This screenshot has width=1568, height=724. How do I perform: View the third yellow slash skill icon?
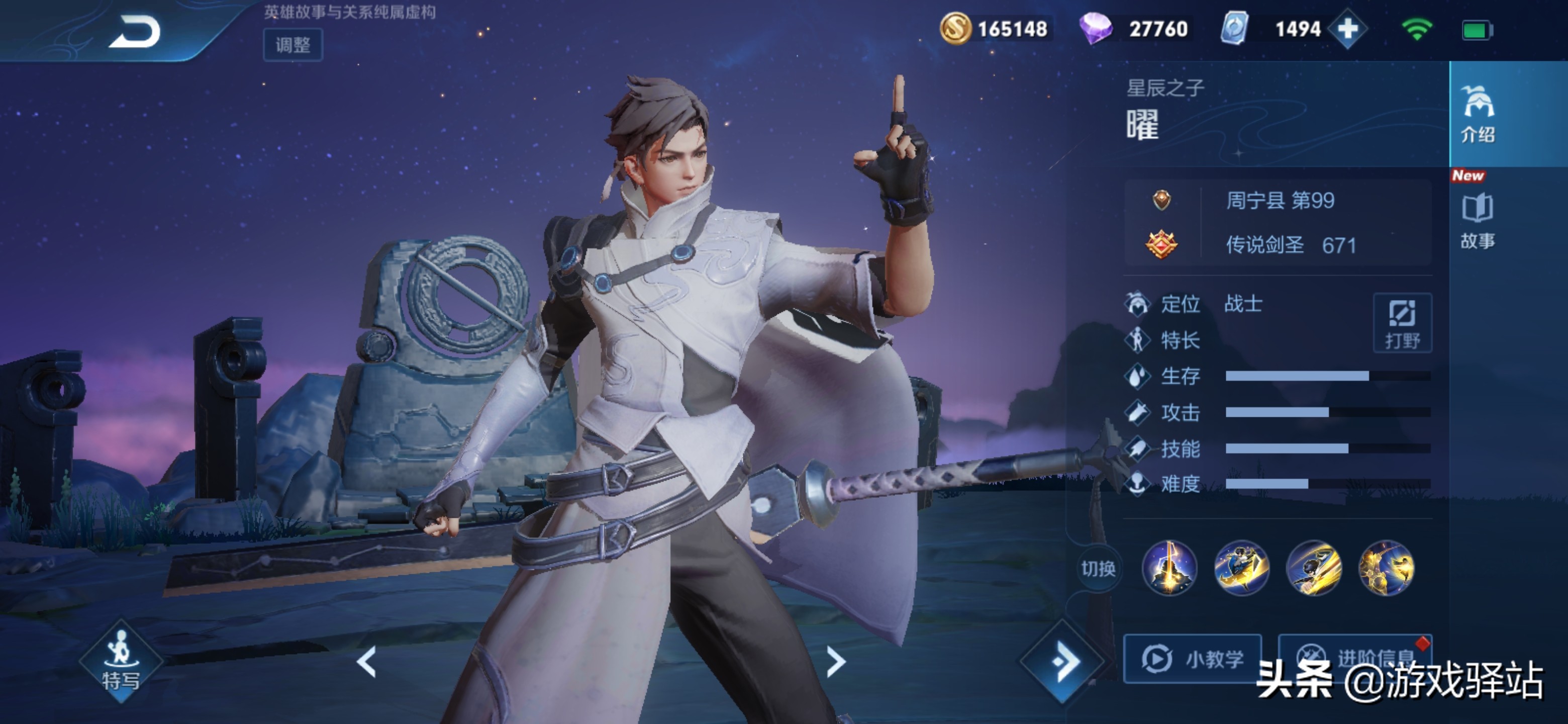[x=1314, y=568]
